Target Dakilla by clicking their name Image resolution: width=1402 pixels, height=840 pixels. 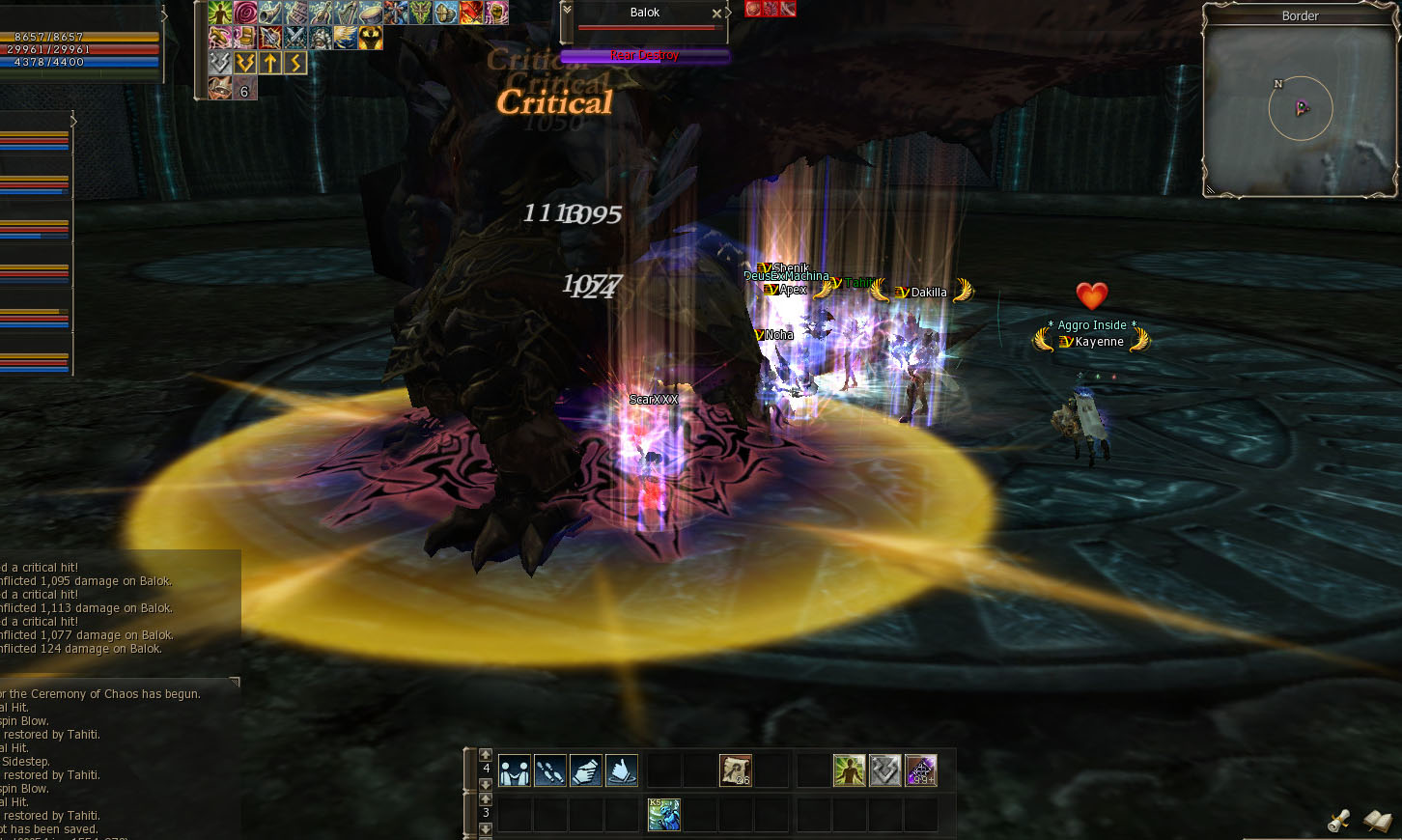tap(927, 292)
